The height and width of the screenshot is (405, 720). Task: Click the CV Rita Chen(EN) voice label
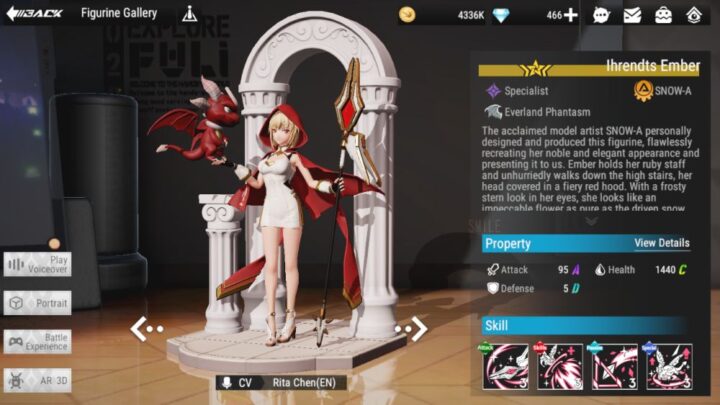tap(282, 383)
